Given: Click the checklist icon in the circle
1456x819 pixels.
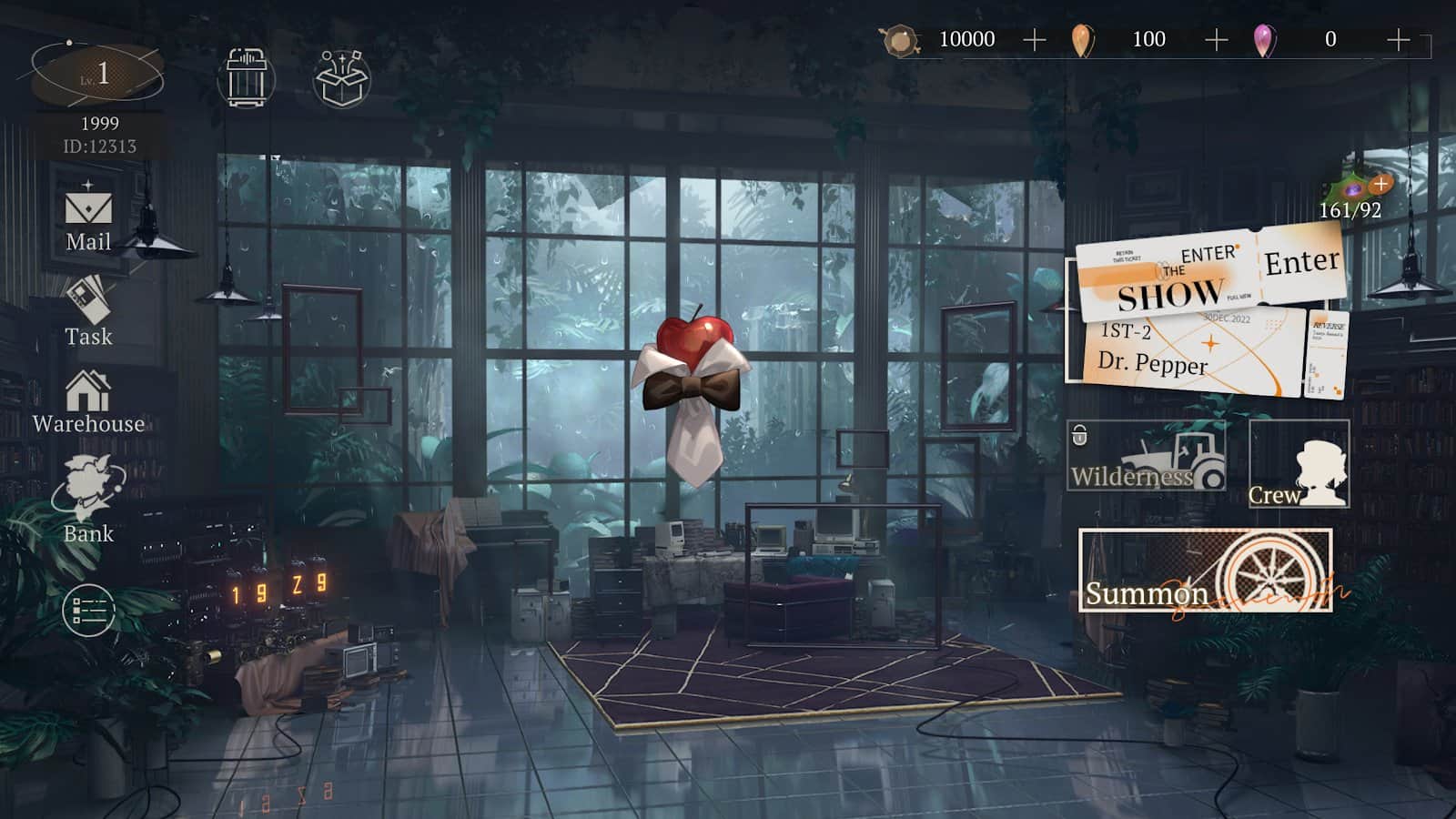Looking at the screenshot, I should (88, 610).
